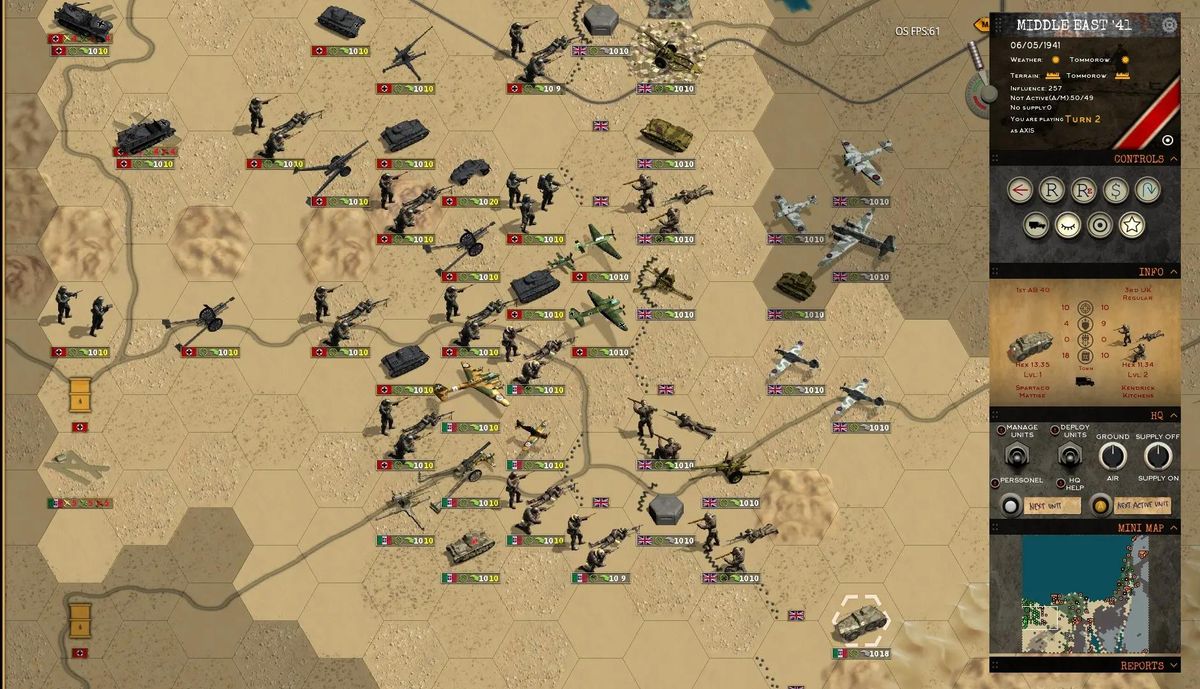The image size is (1200, 689).
Task: Activate the star control button
Action: [x=1131, y=226]
